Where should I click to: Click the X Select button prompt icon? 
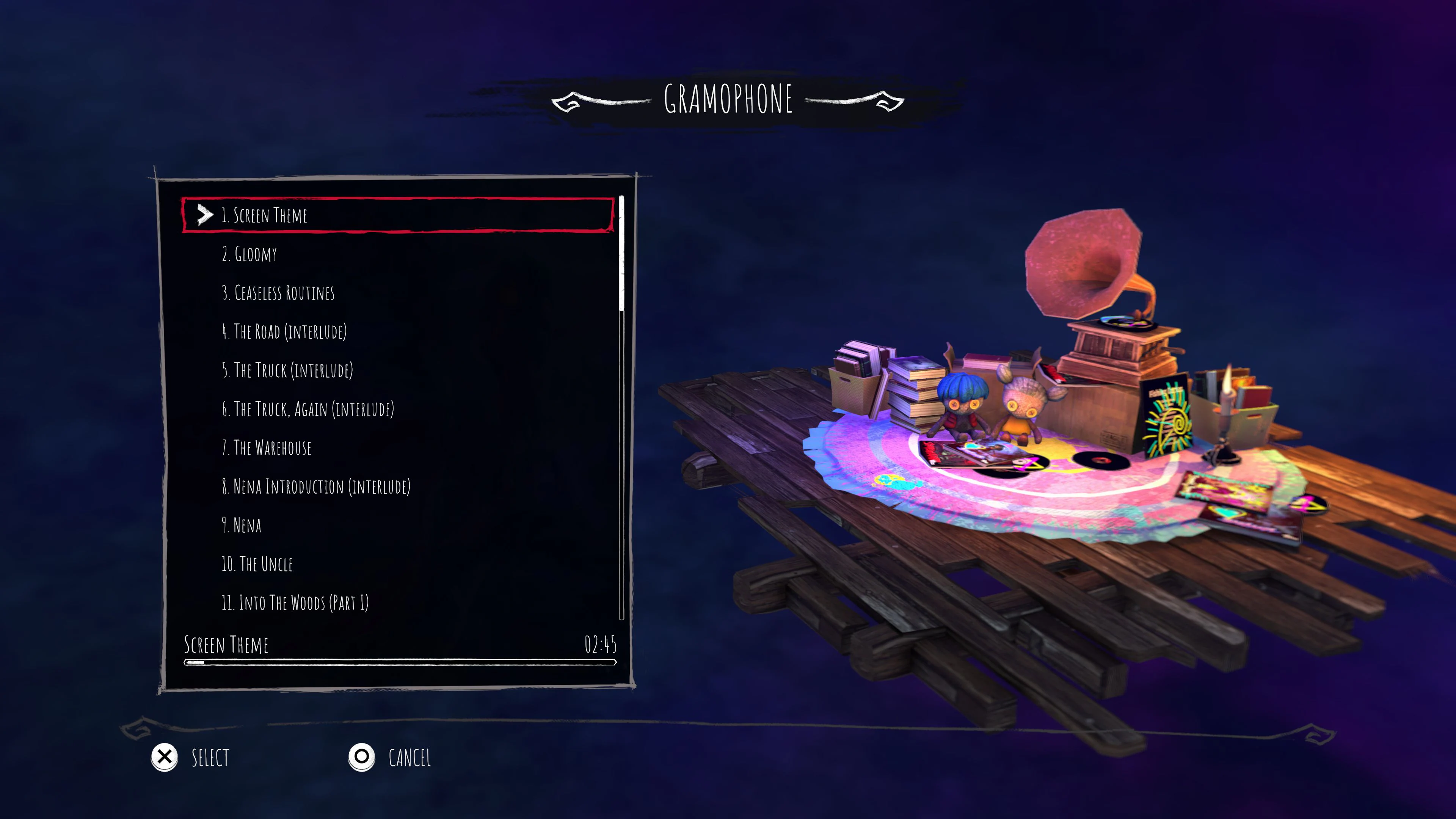164,758
